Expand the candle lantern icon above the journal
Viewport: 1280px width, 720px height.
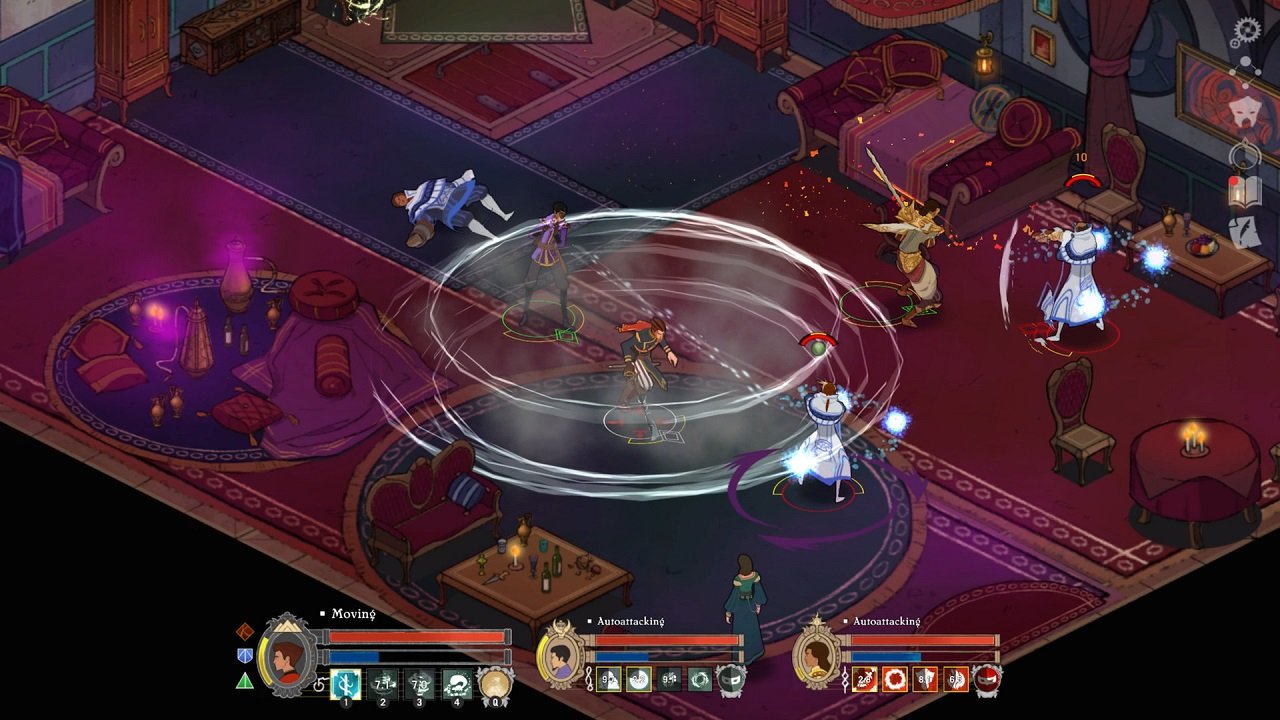point(1243,153)
